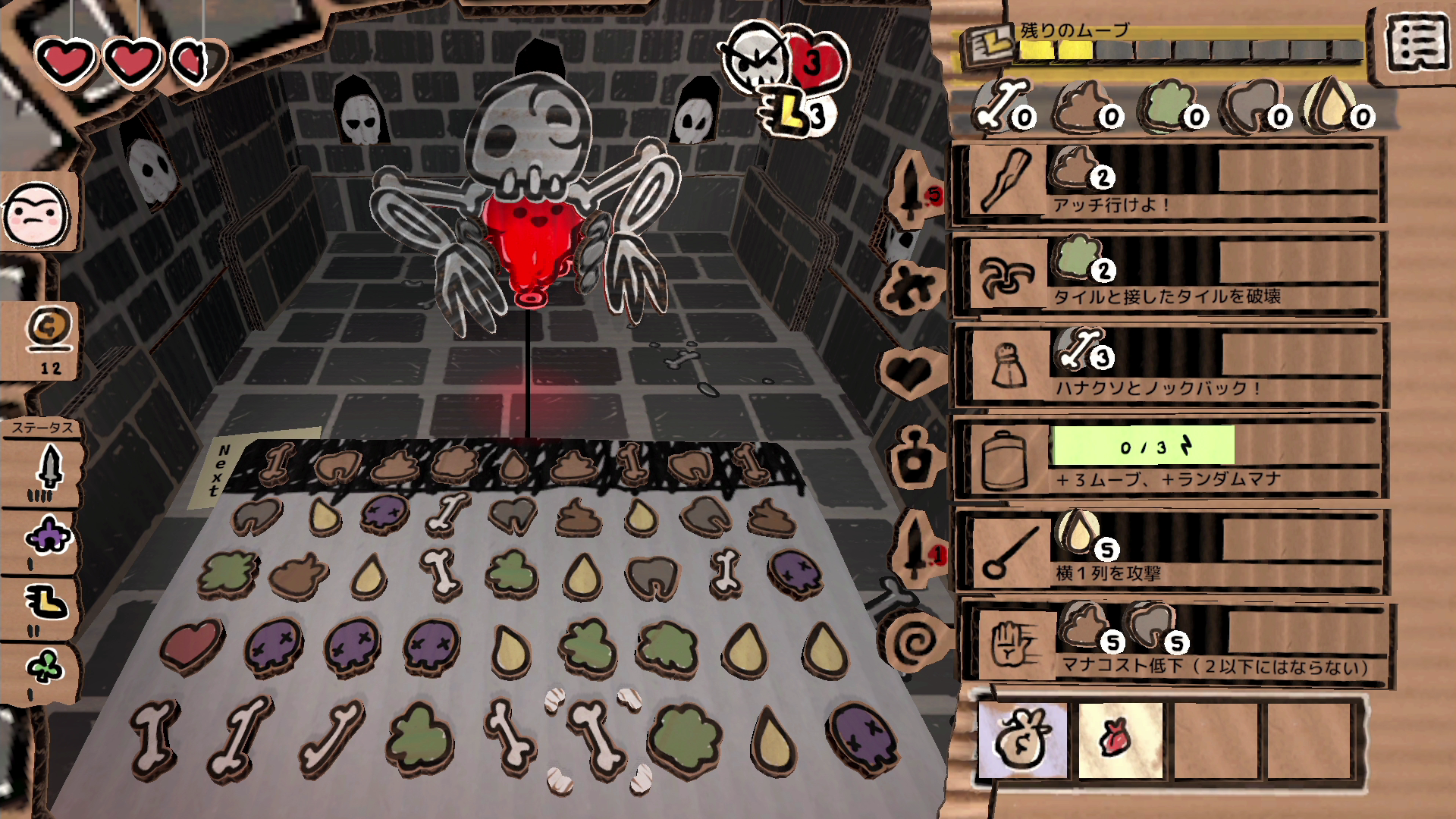The height and width of the screenshot is (819, 1456).
Task: Click the purple splat status icon
Action: (x=47, y=538)
